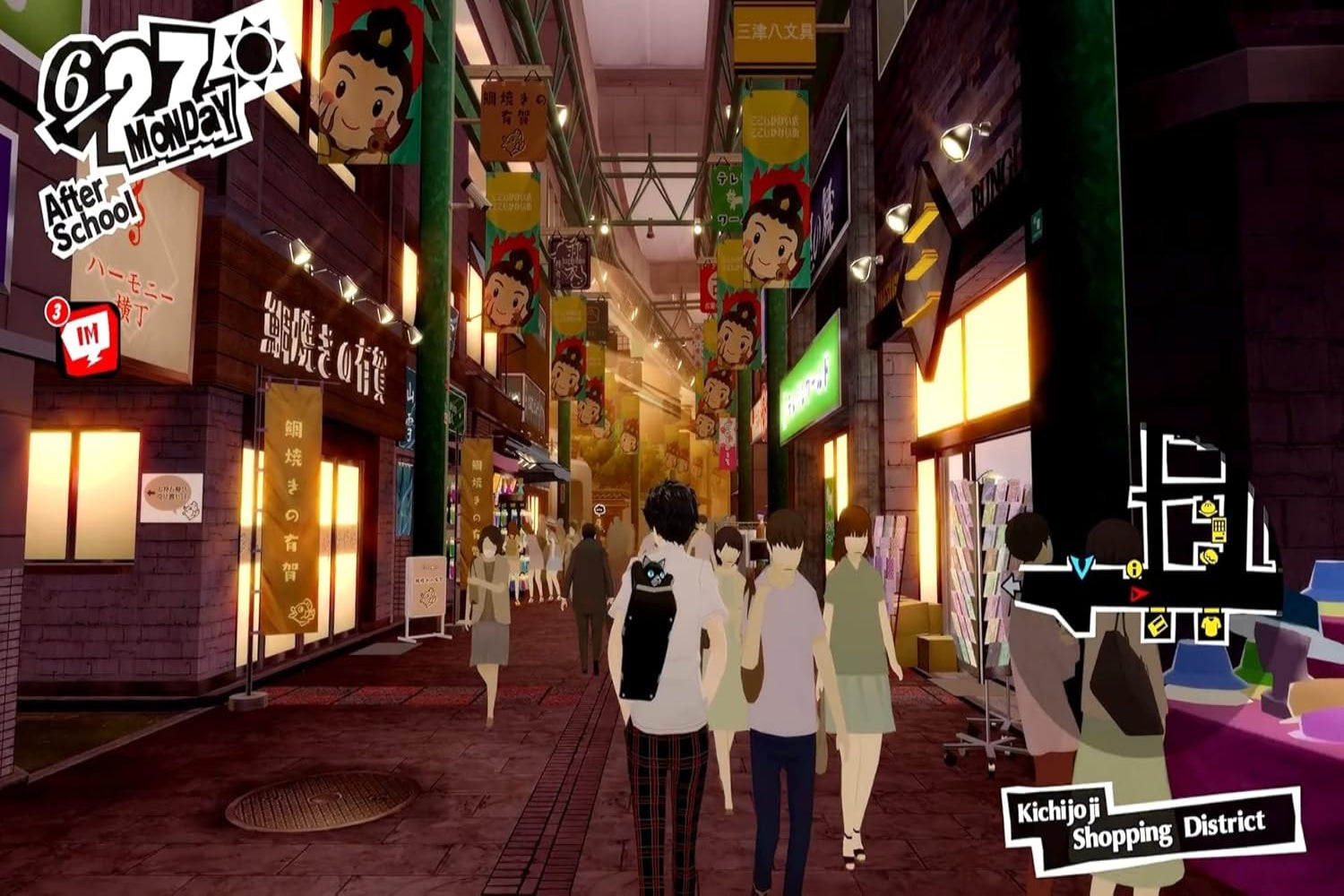Image resolution: width=1344 pixels, height=896 pixels.
Task: Click the 6/27 Monday date display
Action: (139, 90)
